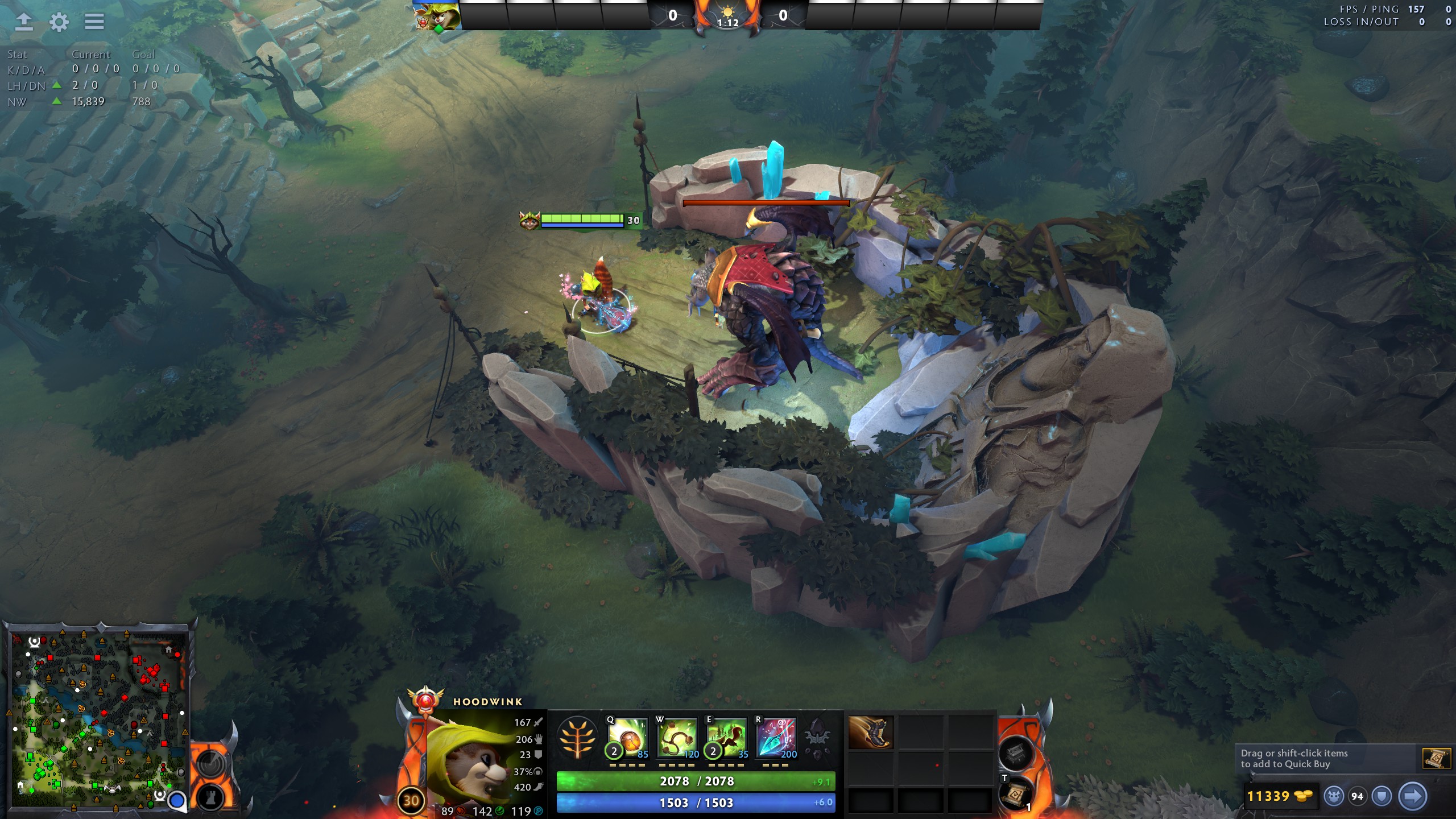
Task: Activate the Scan radar button
Action: click(209, 762)
